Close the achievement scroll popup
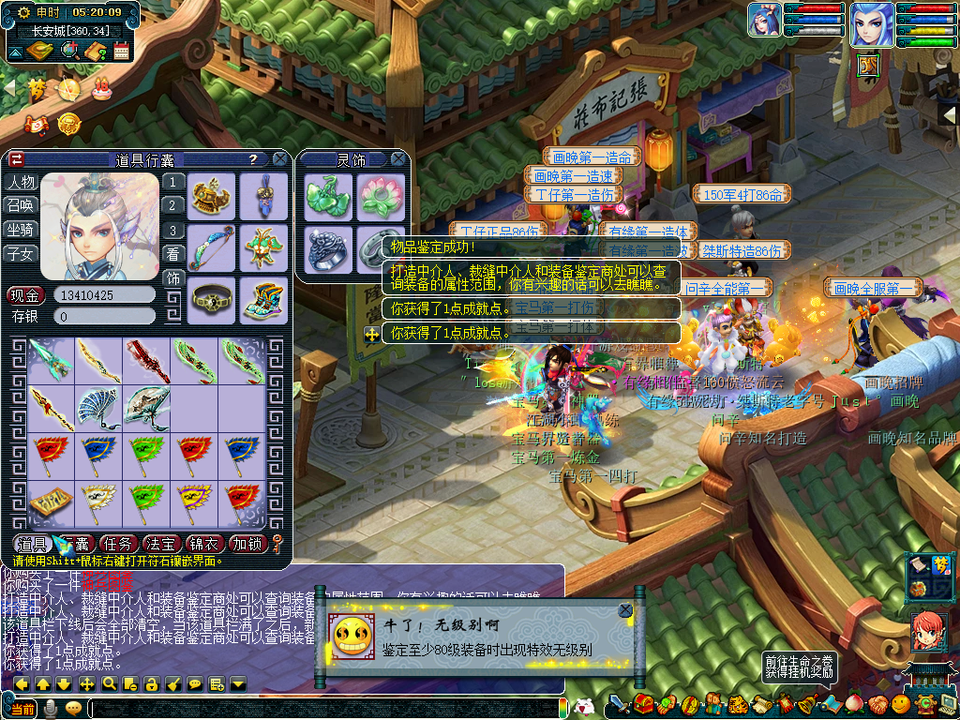Viewport: 960px width, 720px height. [x=625, y=610]
